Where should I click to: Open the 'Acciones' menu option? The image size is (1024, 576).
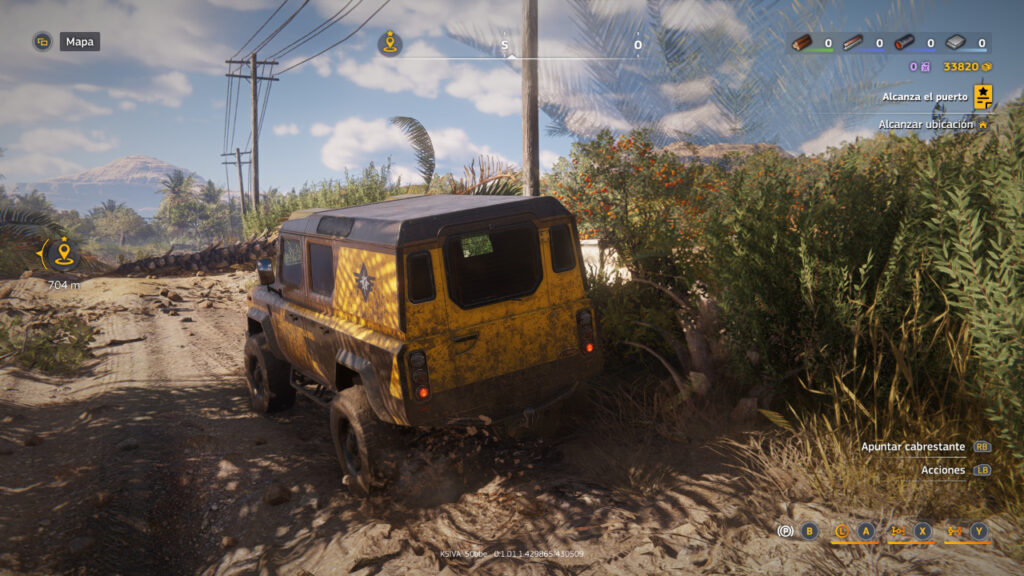click(x=943, y=470)
